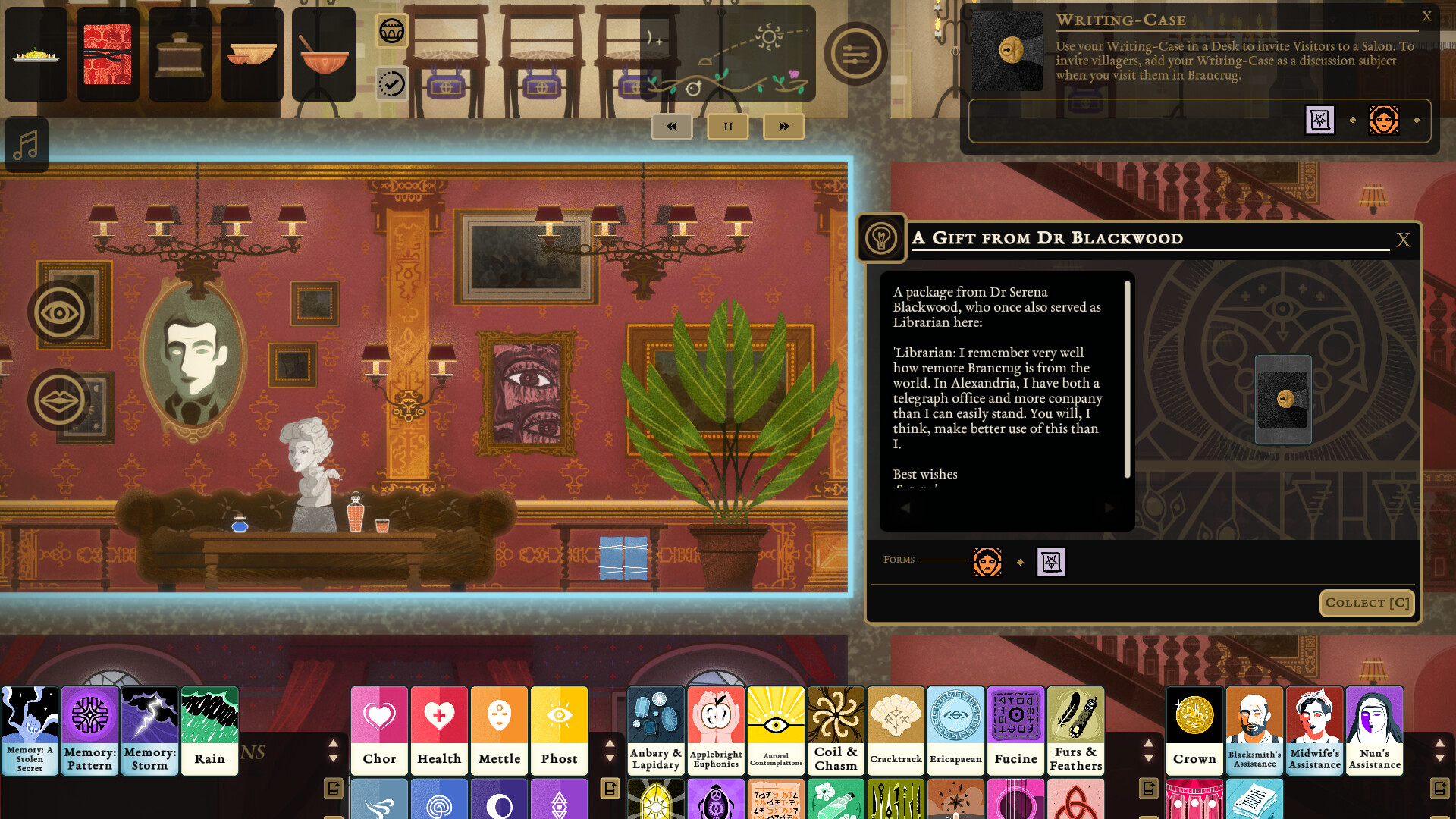The width and height of the screenshot is (1456, 819).
Task: Pause the passage of time
Action: 727,127
